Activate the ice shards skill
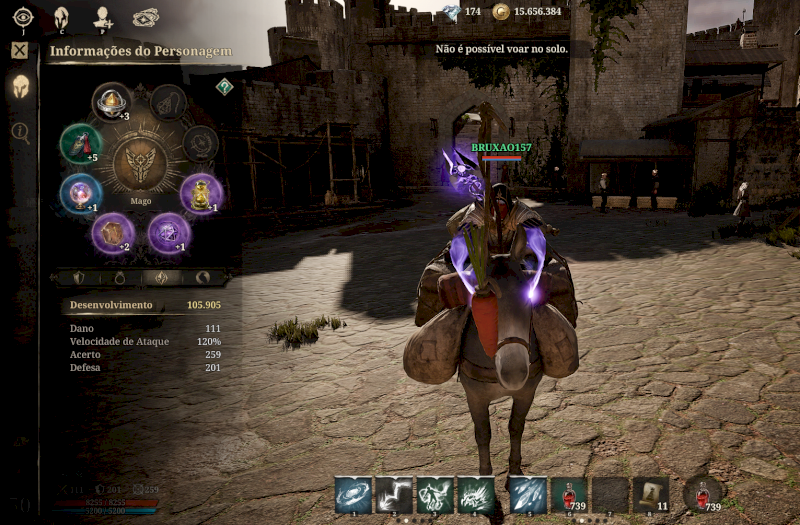The width and height of the screenshot is (800, 525). pyautogui.click(x=528, y=495)
